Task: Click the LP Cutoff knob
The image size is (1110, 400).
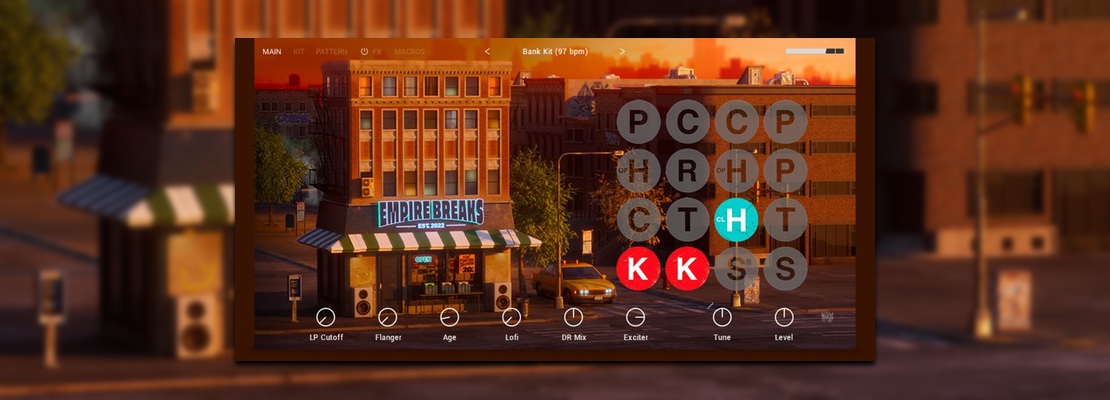Action: pos(325,317)
